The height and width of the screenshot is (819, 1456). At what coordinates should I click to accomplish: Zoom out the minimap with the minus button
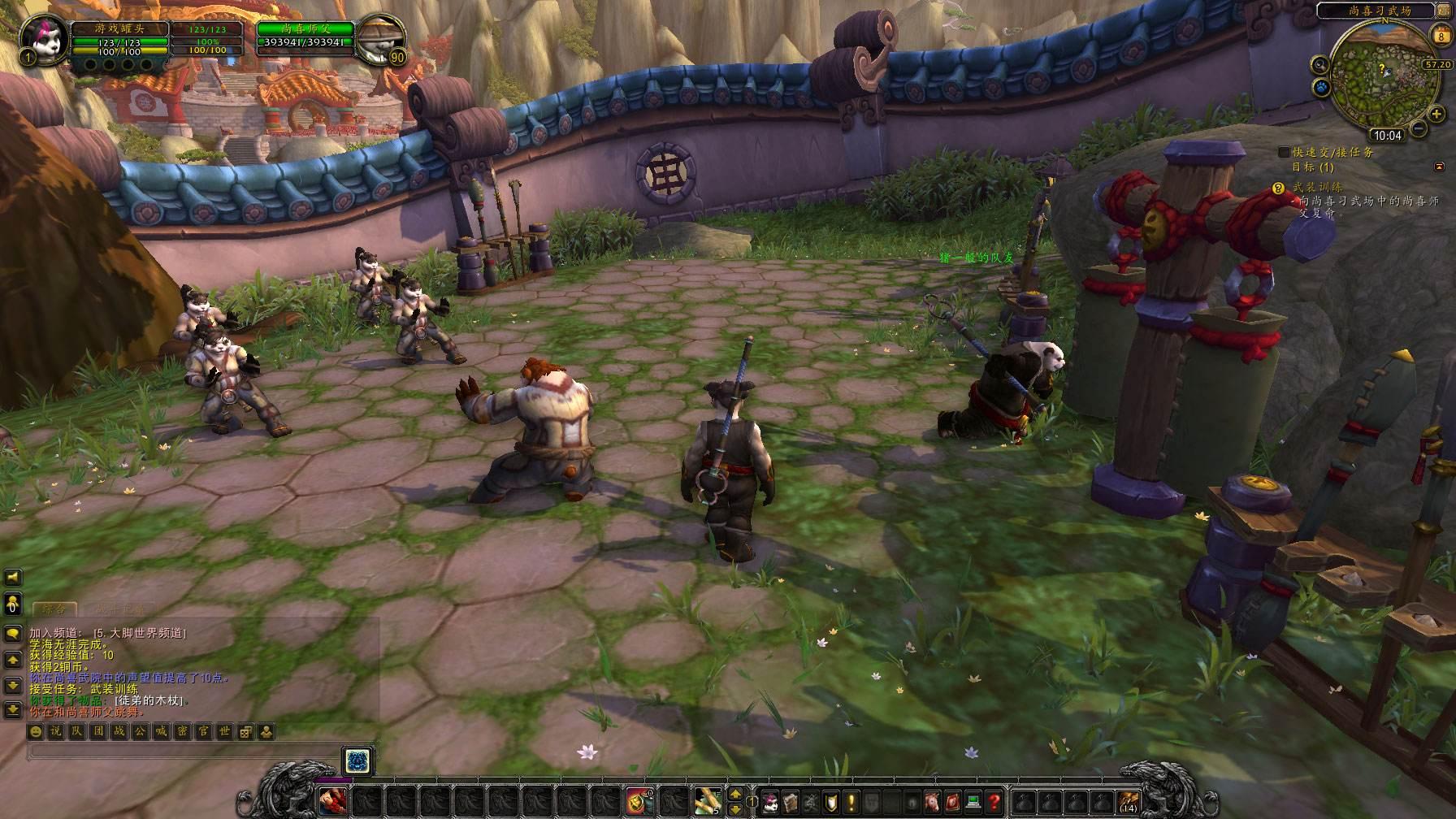[x=1418, y=128]
